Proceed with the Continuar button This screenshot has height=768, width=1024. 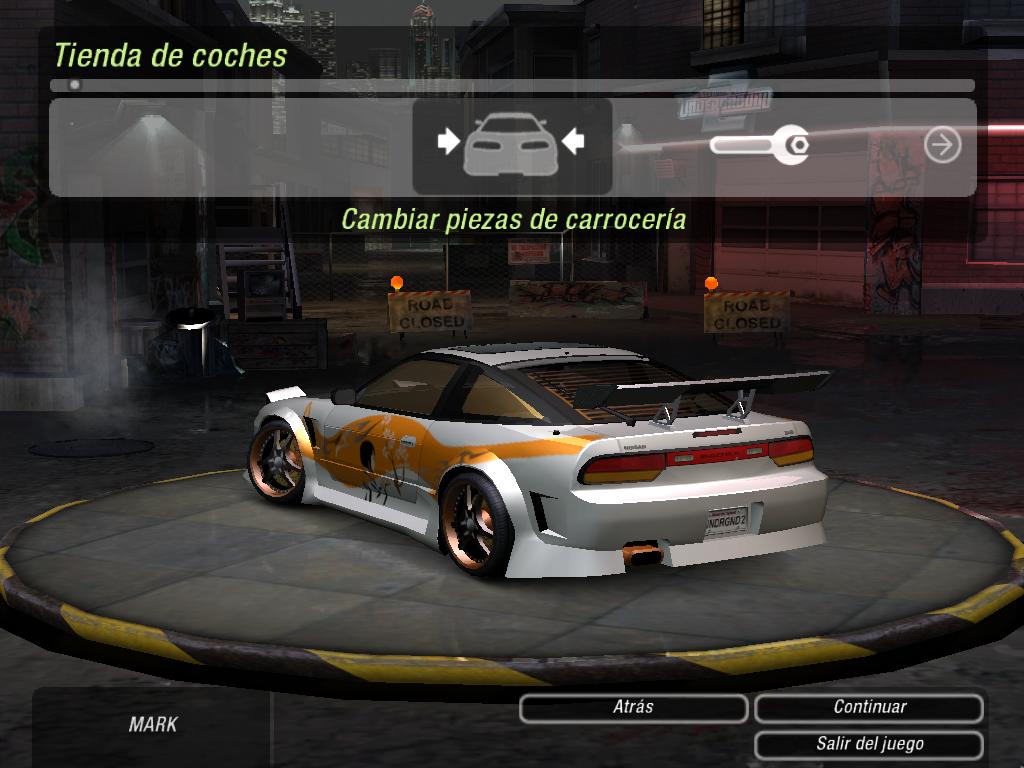point(869,708)
